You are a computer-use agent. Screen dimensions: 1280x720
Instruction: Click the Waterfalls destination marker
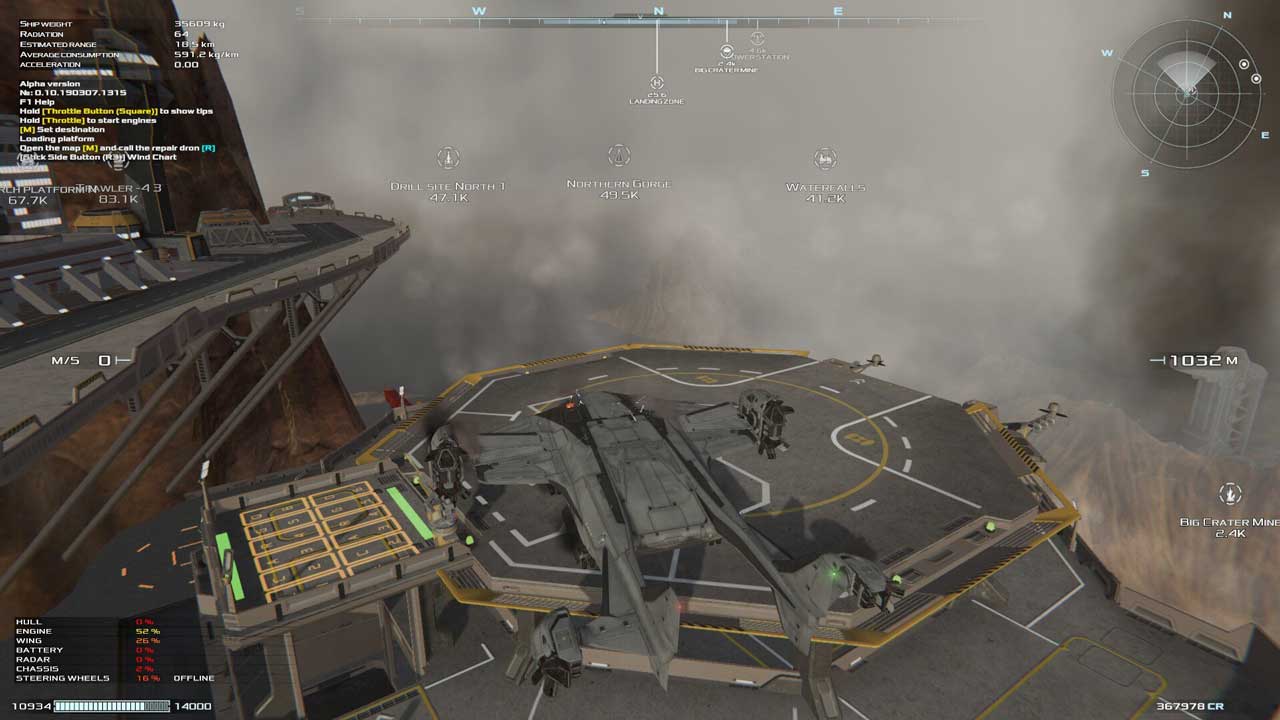tap(825, 158)
